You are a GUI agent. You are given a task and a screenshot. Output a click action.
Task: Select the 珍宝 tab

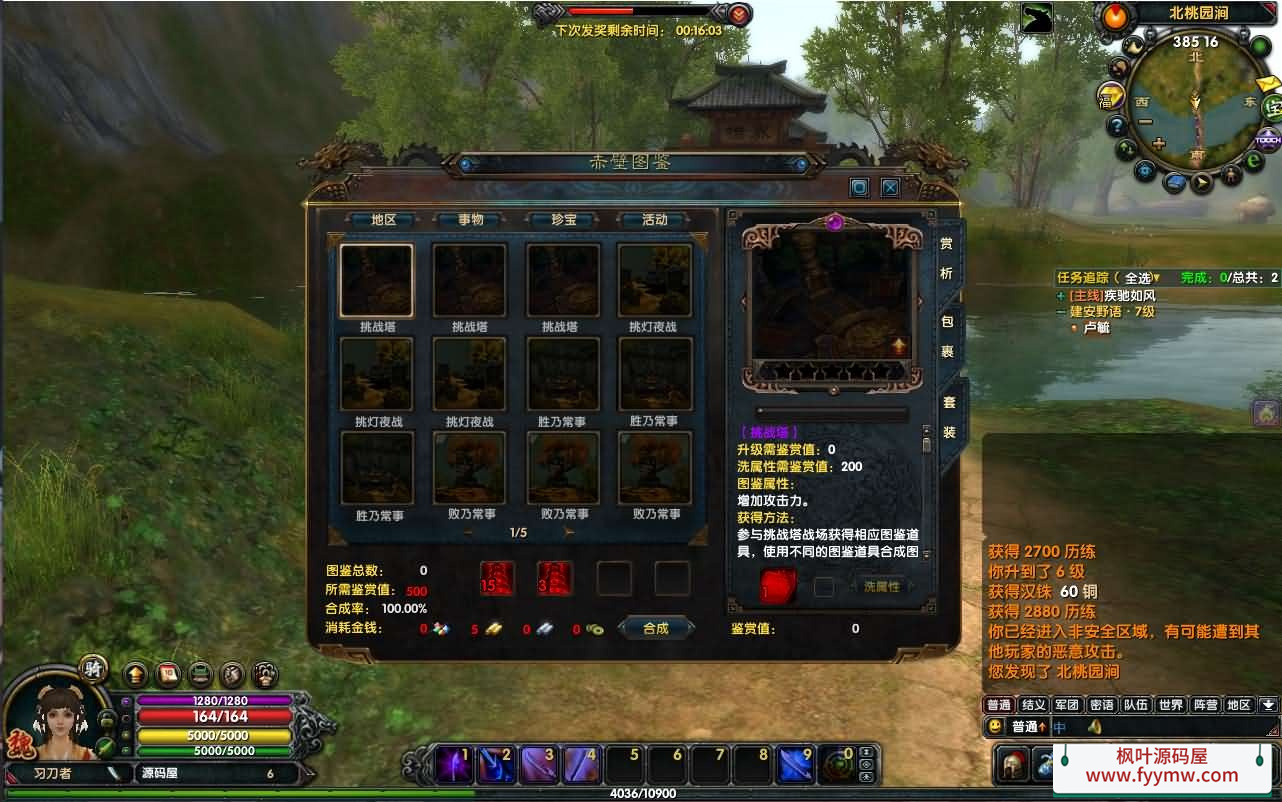coord(563,220)
